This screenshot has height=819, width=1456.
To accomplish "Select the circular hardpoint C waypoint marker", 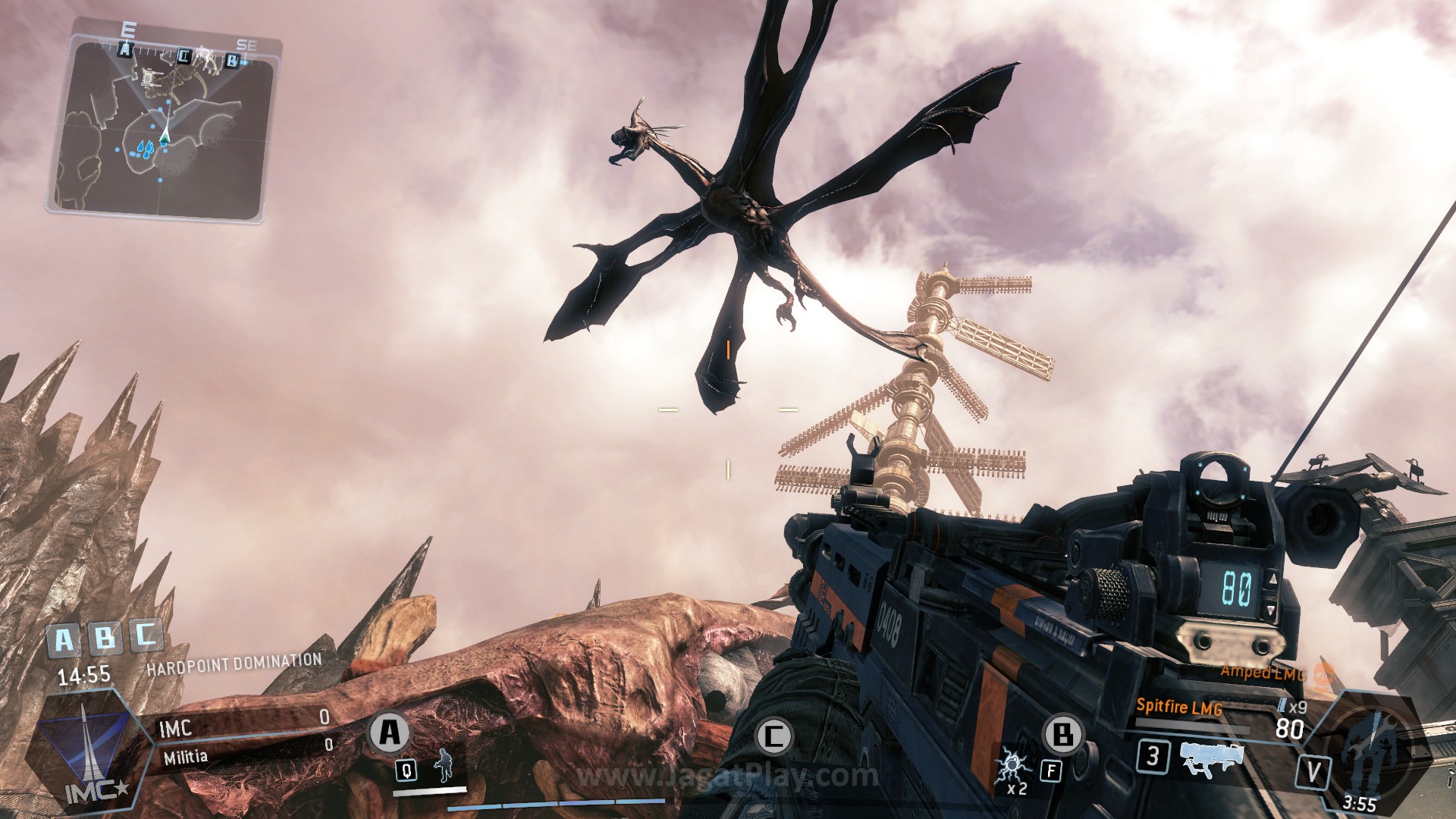I will pos(774,736).
